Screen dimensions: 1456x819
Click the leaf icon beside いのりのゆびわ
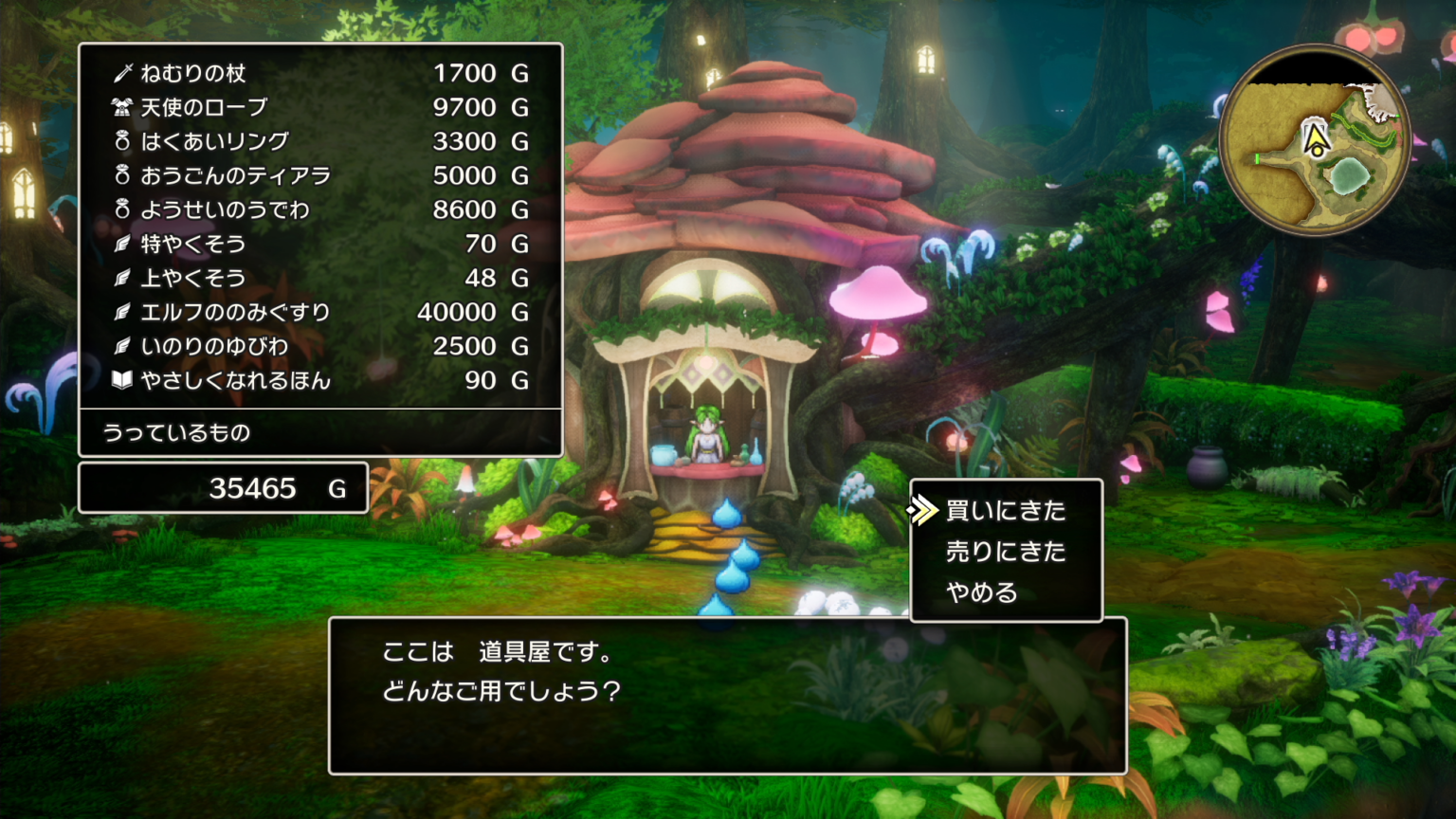(122, 346)
